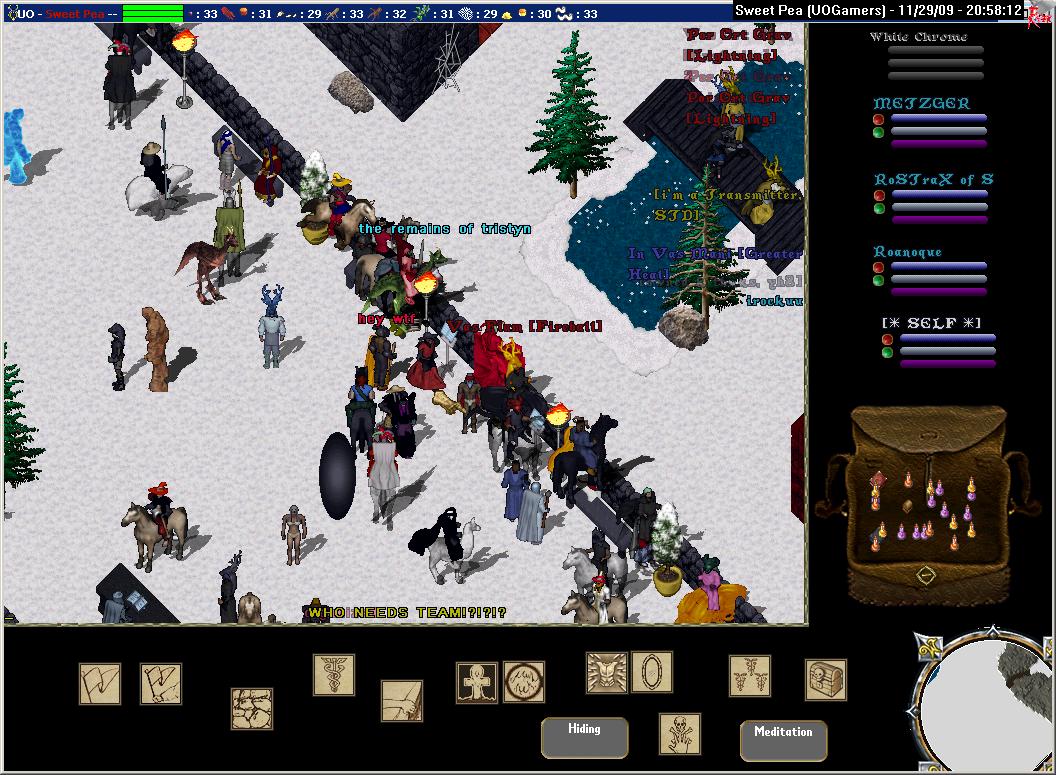
Task: Use the cracked stone wall spell icon
Action: [252, 708]
